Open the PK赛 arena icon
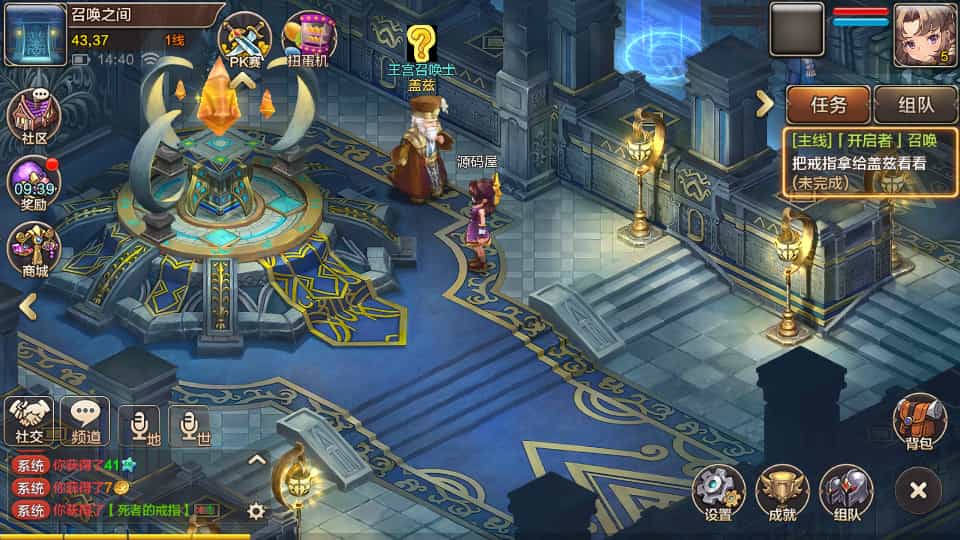The height and width of the screenshot is (540, 960). 244,38
